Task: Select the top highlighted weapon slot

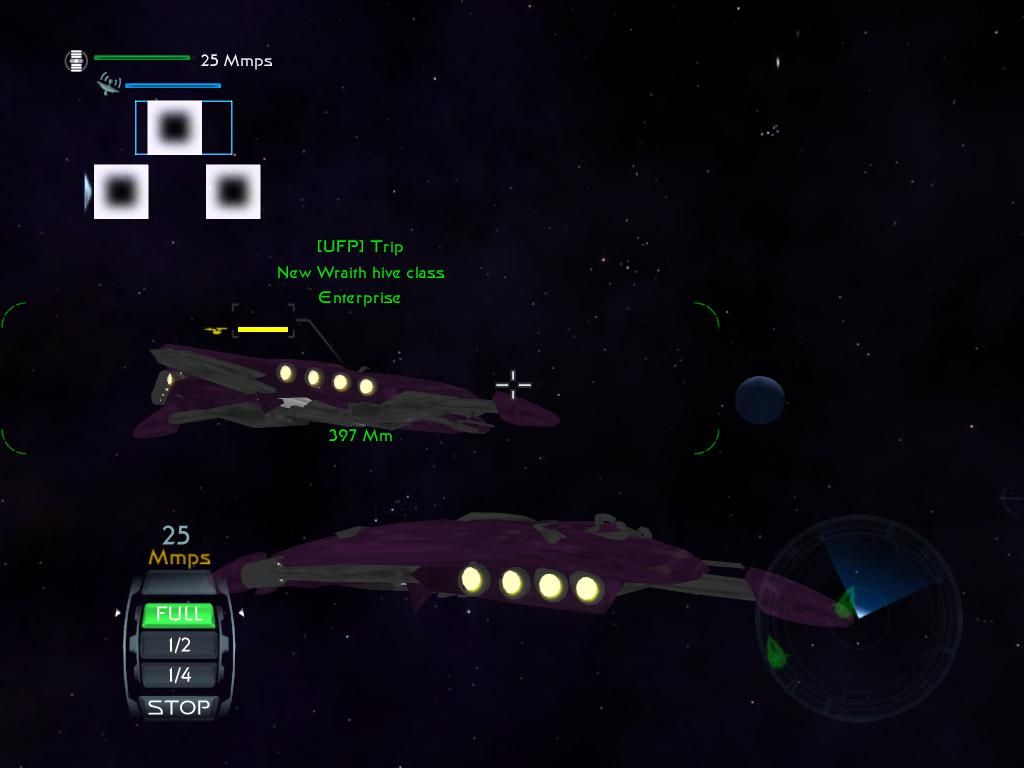Action: tap(175, 128)
